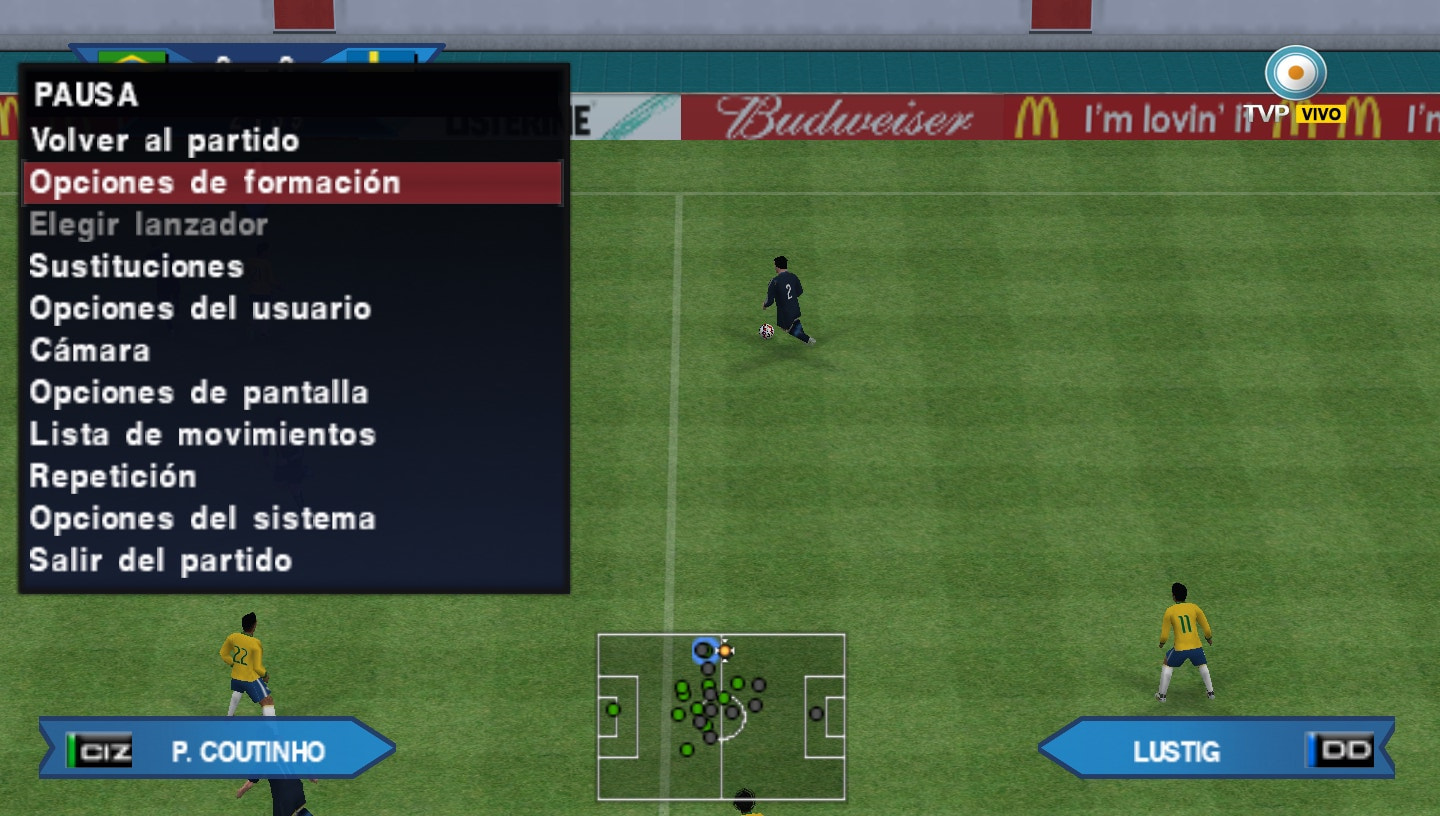Screen dimensions: 1440x816
Task: Open Opciones del sistema
Action: pos(204,518)
